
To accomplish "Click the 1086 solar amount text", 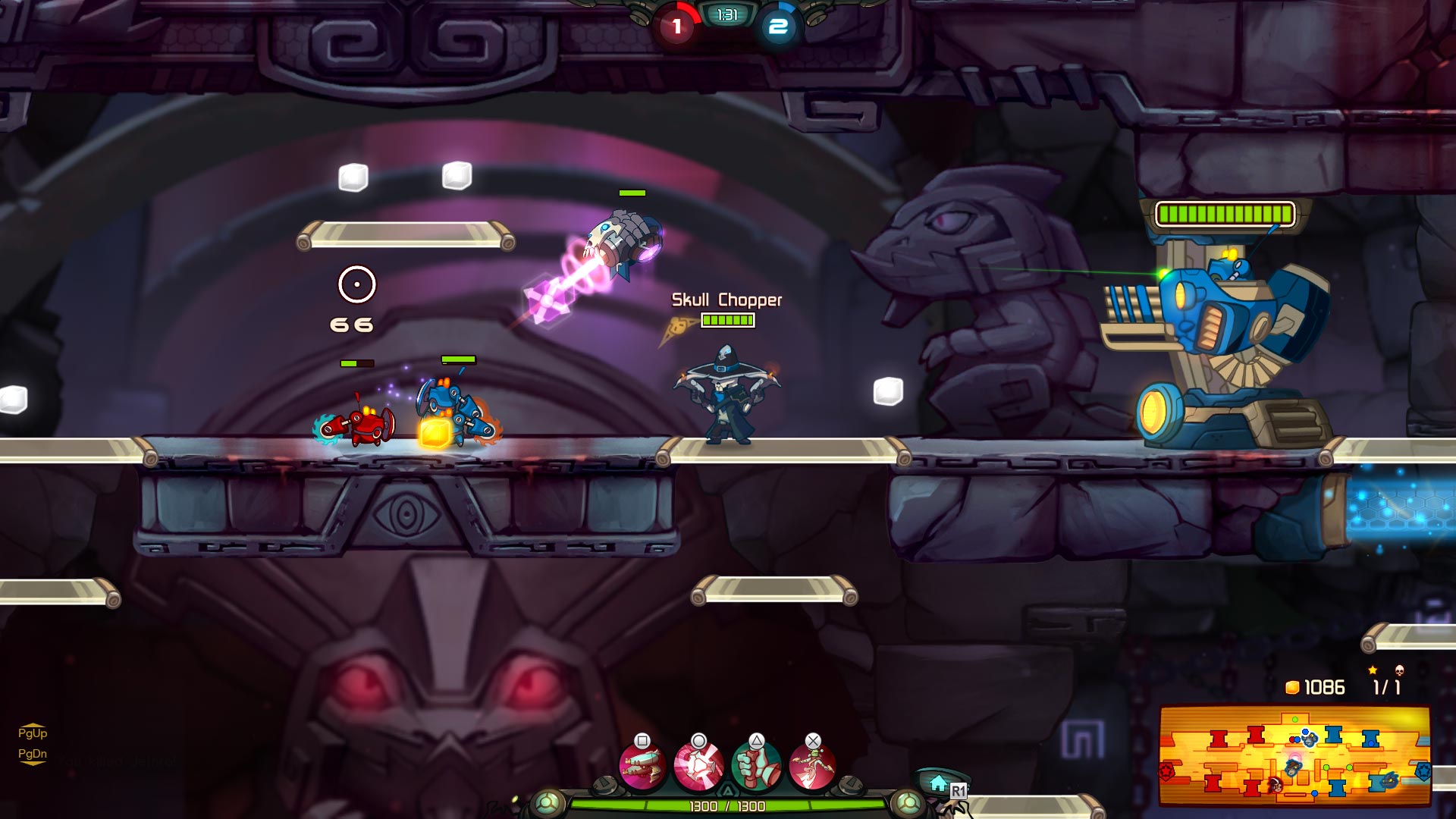I will click(1326, 686).
